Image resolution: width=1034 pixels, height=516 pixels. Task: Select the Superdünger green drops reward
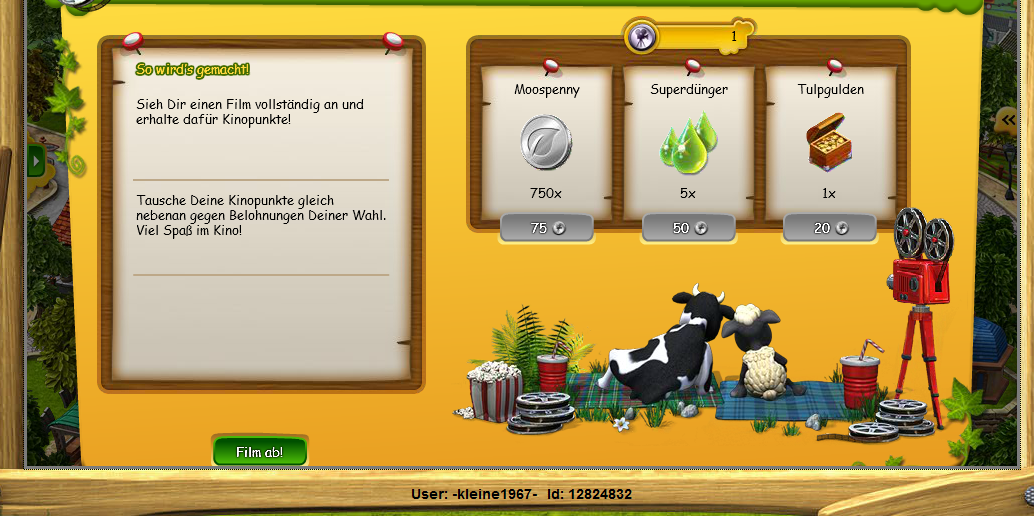688,142
